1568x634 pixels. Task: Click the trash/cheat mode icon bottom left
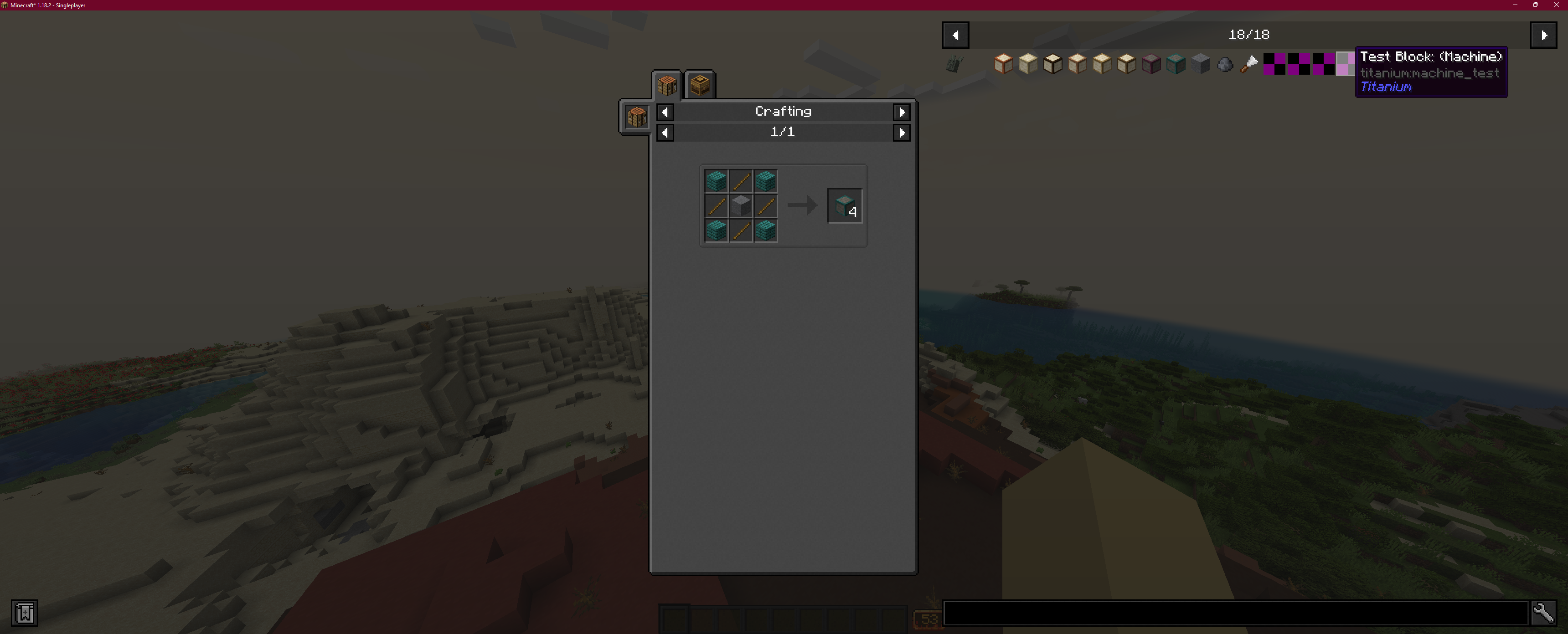pos(24,613)
